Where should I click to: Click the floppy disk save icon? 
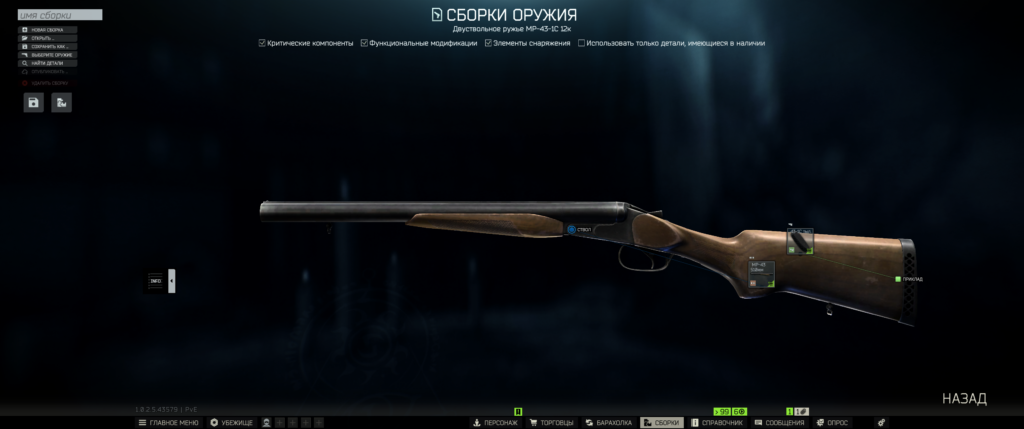pyautogui.click(x=34, y=102)
